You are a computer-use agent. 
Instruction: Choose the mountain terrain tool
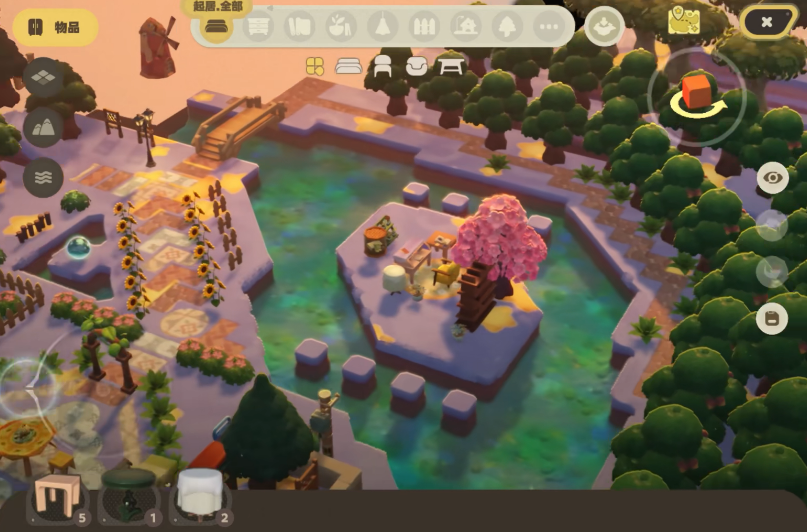tap(43, 126)
